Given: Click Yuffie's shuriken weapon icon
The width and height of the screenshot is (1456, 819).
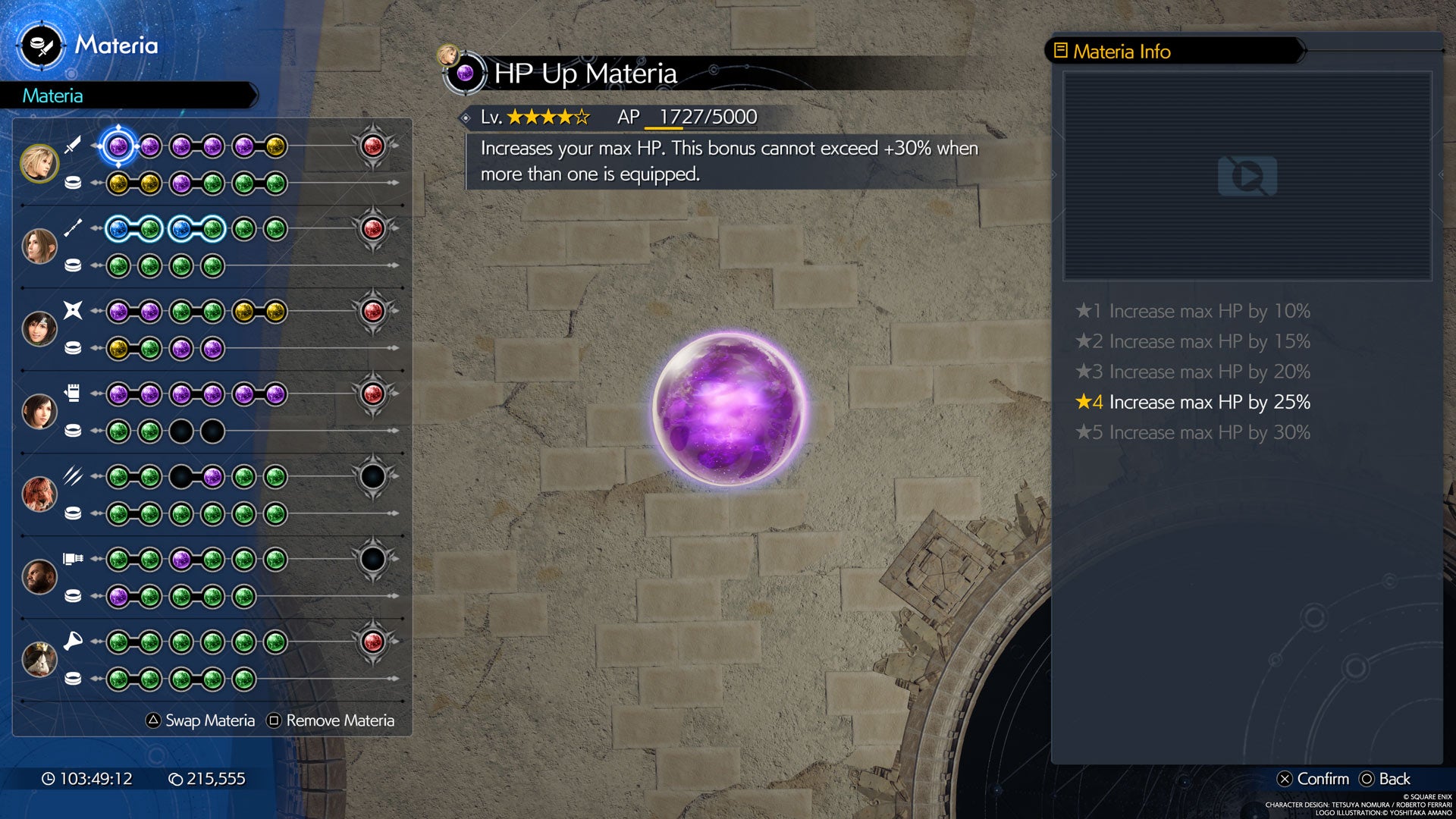Looking at the screenshot, I should (72, 311).
